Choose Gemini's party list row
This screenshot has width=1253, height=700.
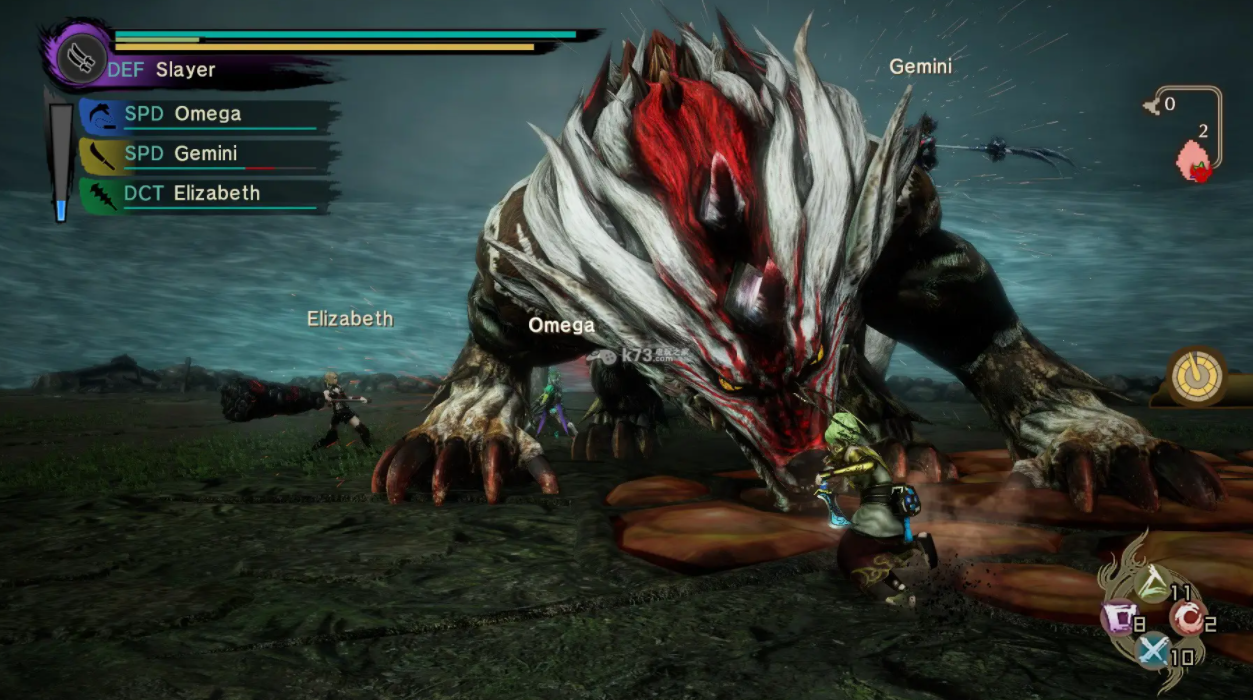[x=206, y=154]
